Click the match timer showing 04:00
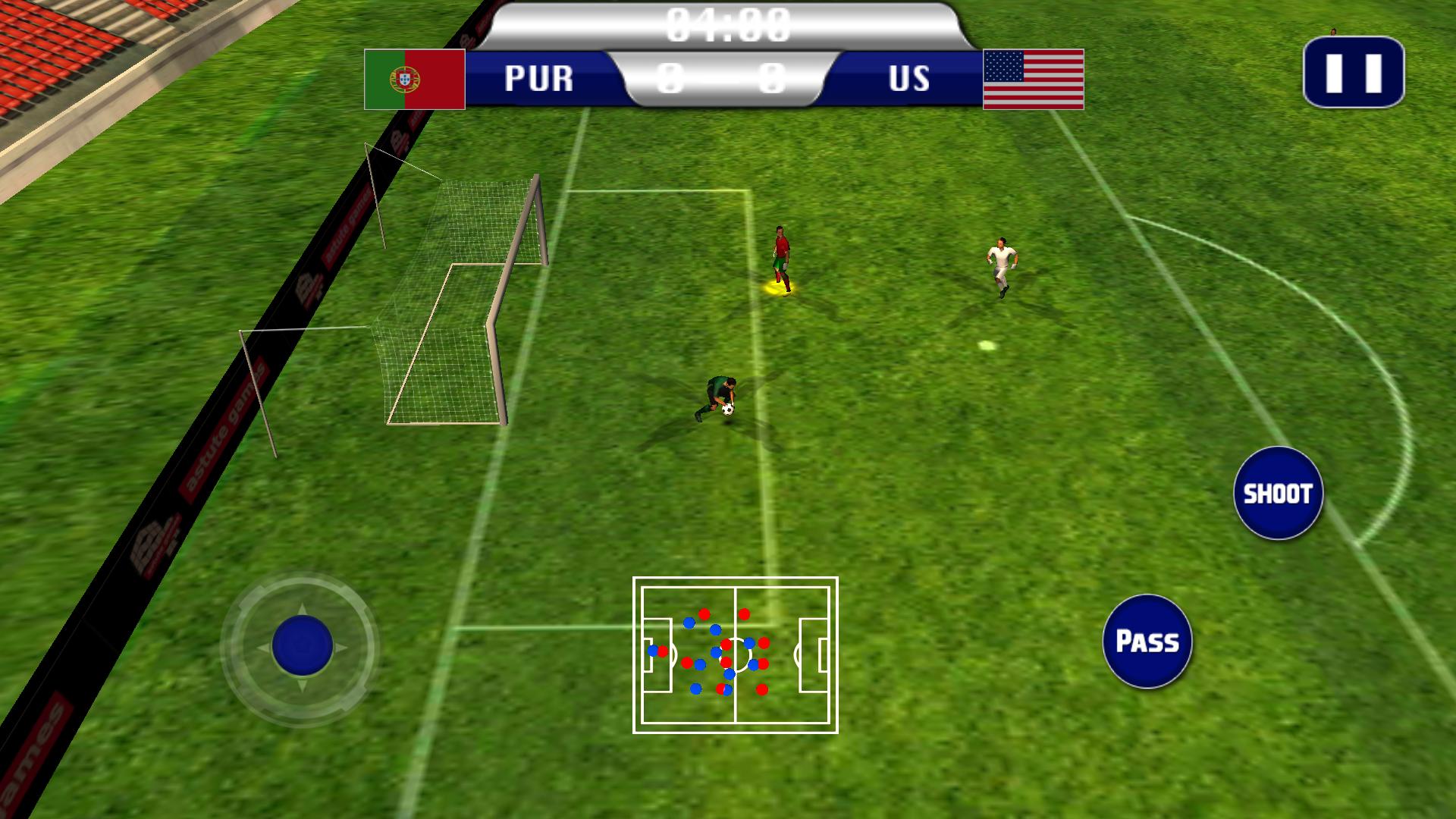The width and height of the screenshot is (1456, 819). (x=726, y=27)
